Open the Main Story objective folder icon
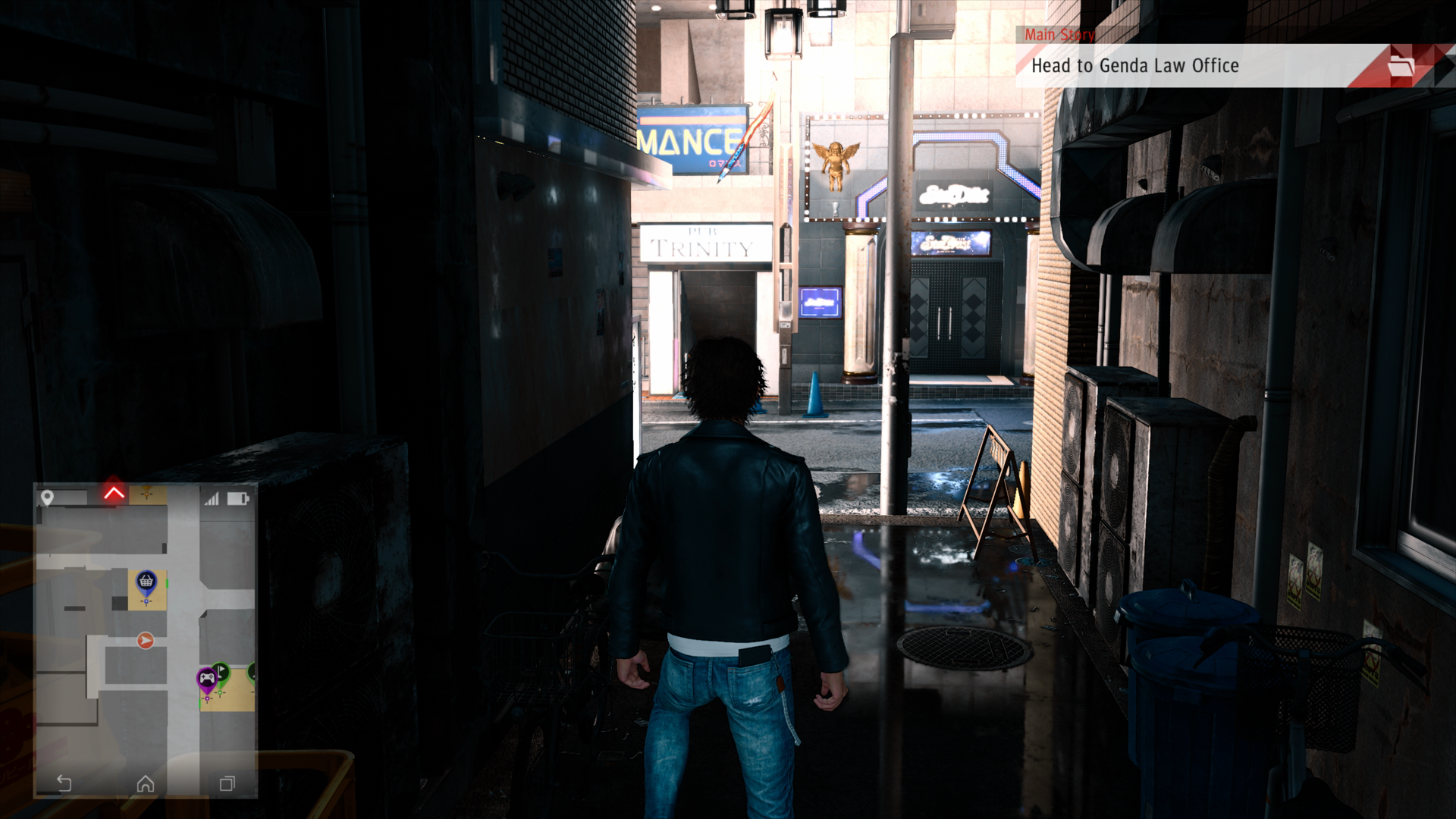 click(1401, 67)
